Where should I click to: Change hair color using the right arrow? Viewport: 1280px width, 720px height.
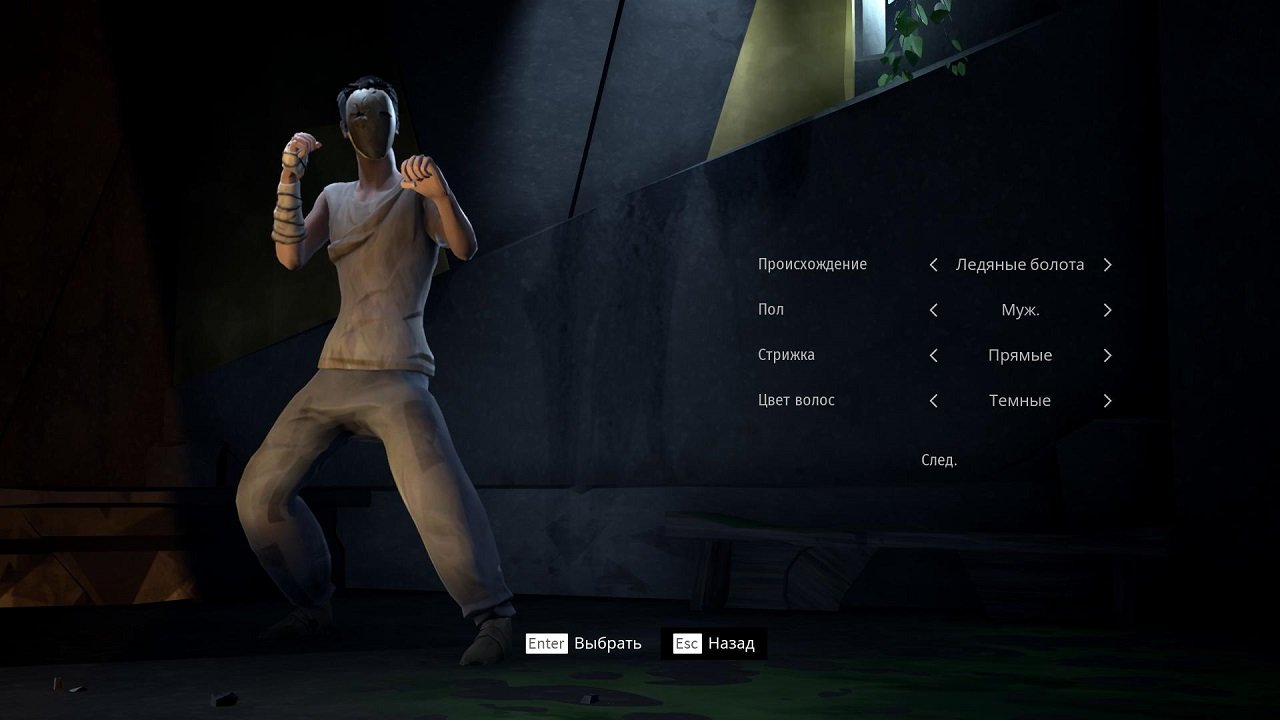1107,400
